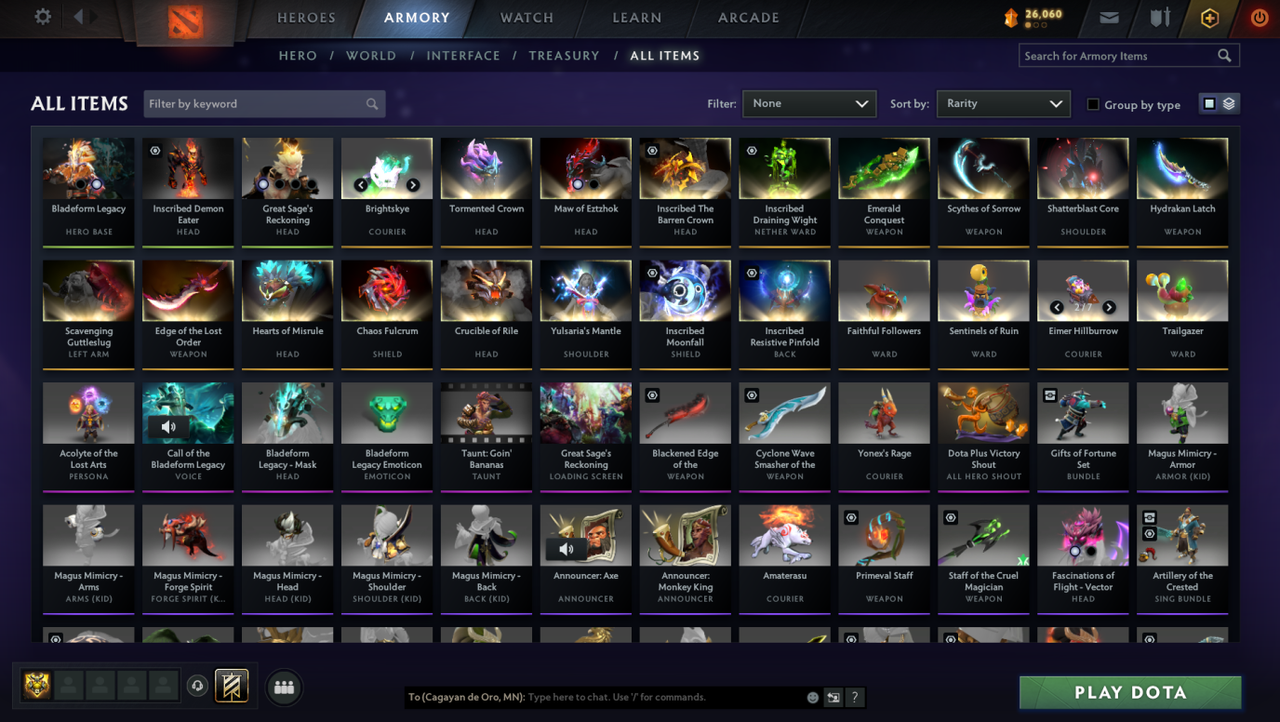Open the TREASURY section
Image resolution: width=1280 pixels, height=722 pixels.
pos(564,56)
